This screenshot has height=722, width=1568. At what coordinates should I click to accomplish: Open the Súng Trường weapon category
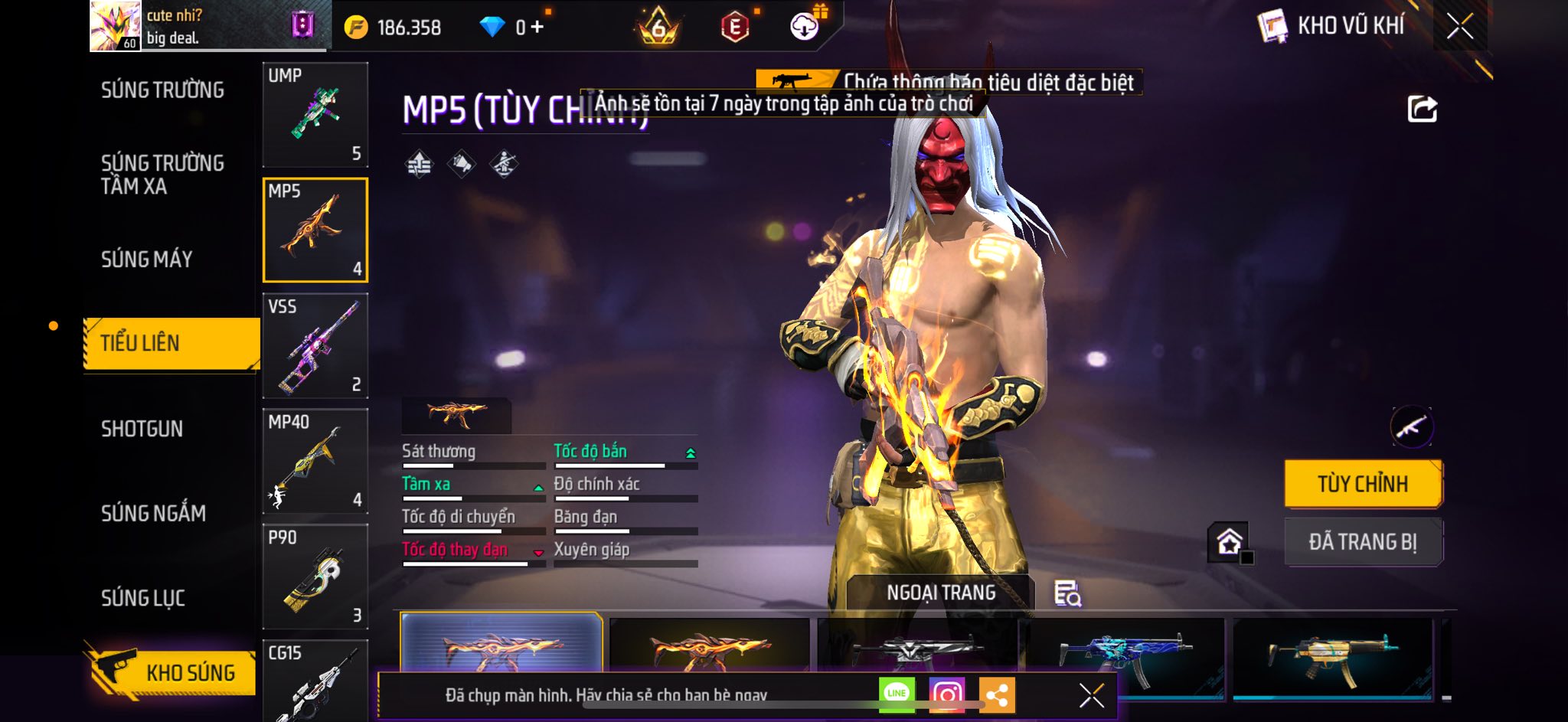(162, 90)
